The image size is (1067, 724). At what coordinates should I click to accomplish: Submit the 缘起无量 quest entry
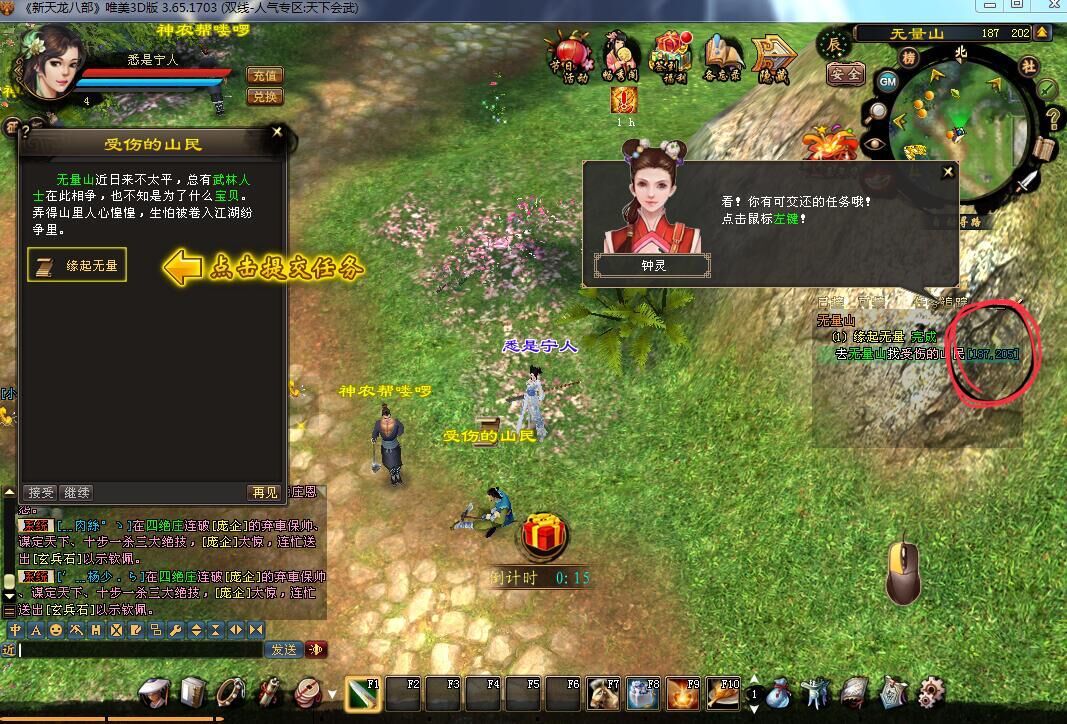click(x=77, y=265)
